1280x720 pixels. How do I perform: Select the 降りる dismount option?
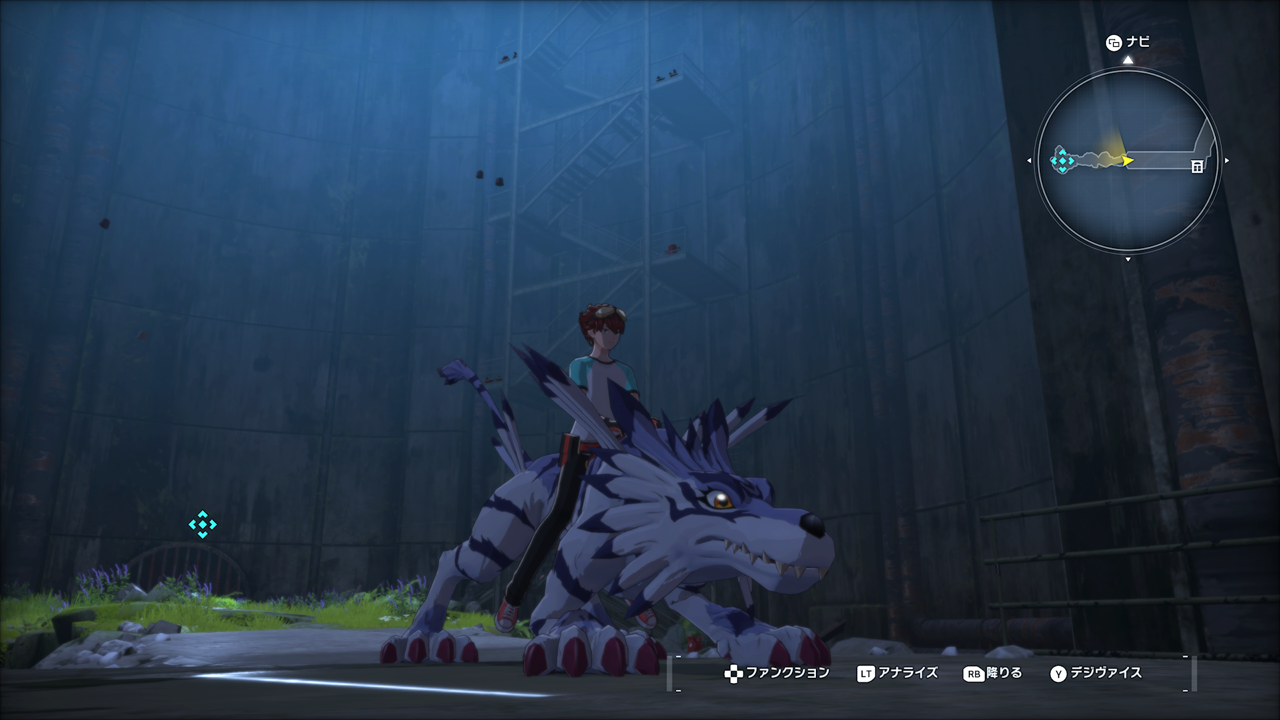point(992,673)
